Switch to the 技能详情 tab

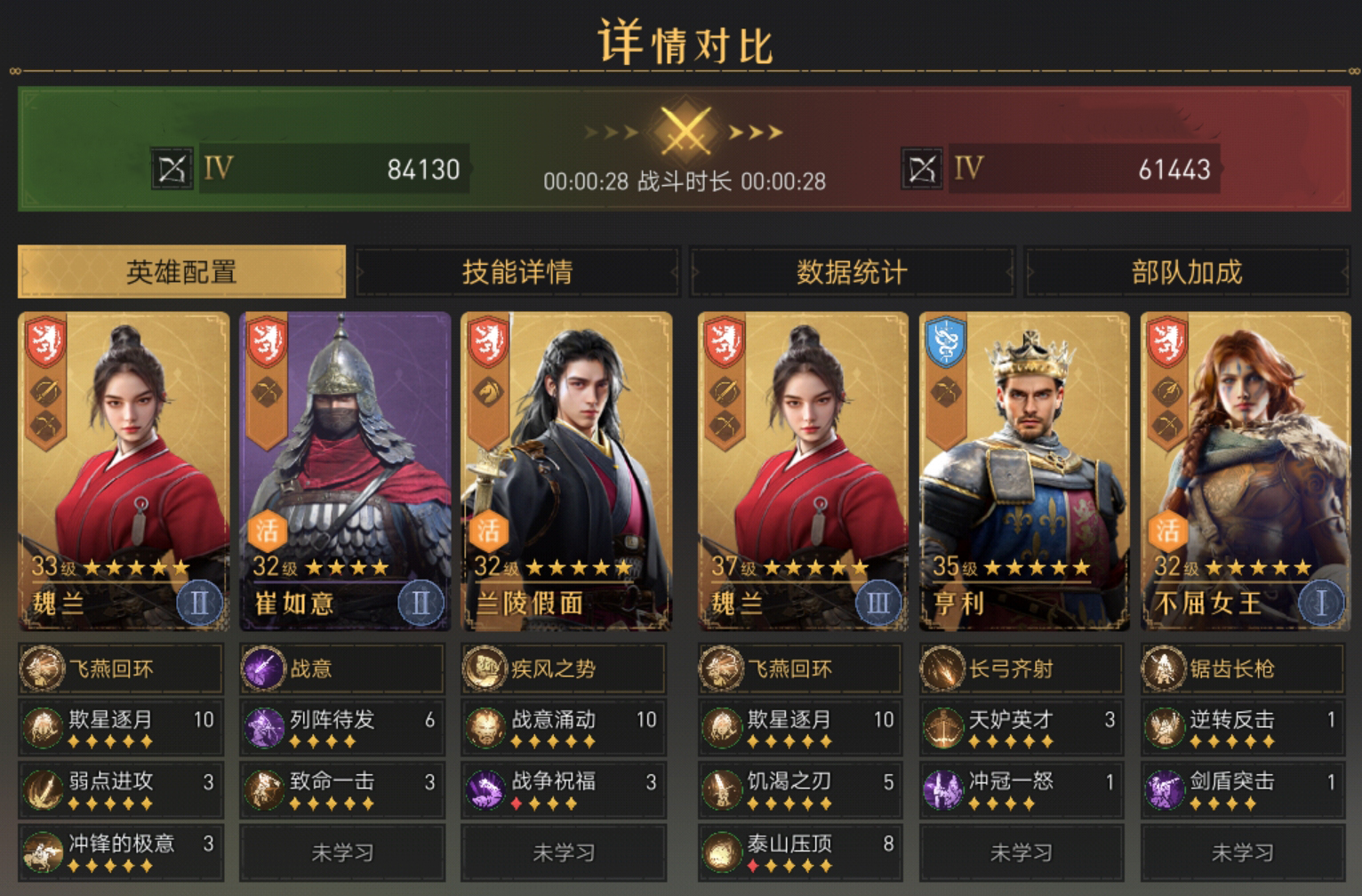(x=516, y=273)
